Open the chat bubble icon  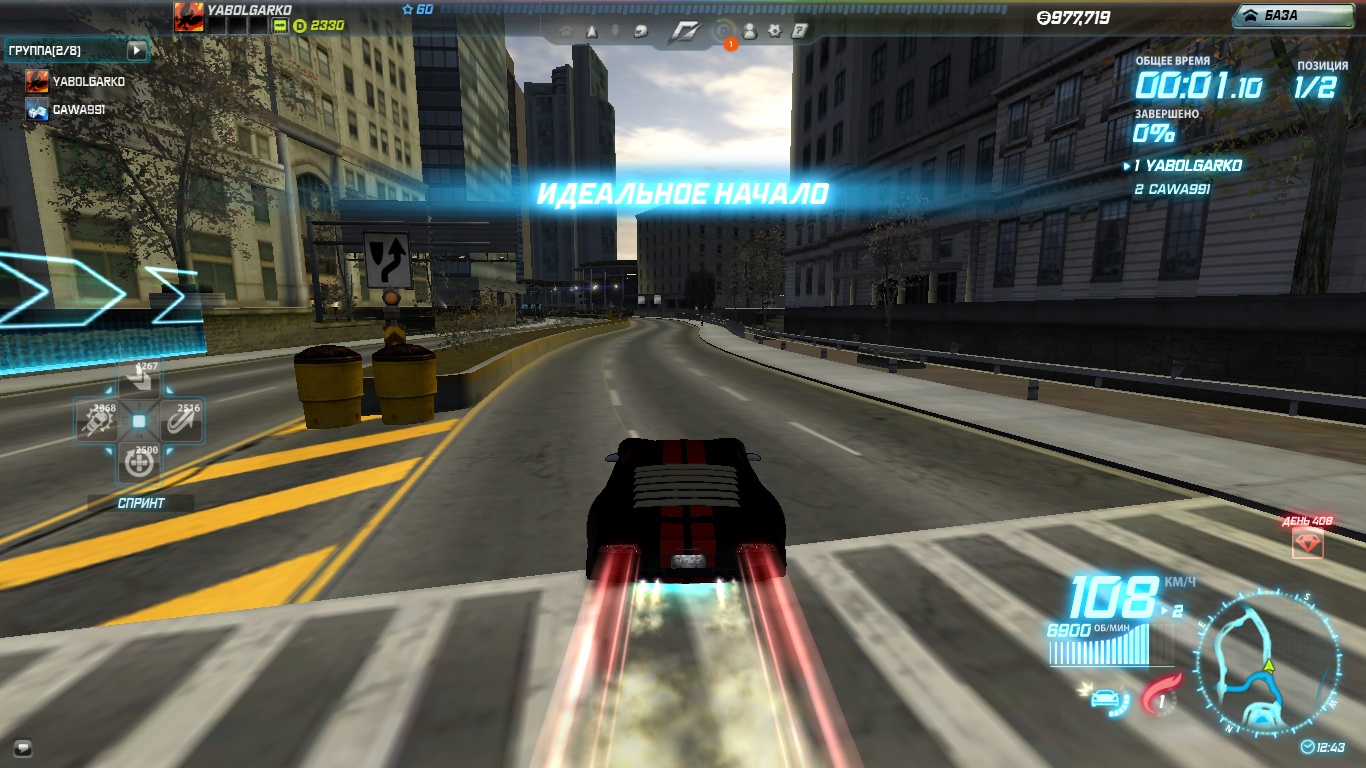[x=23, y=747]
